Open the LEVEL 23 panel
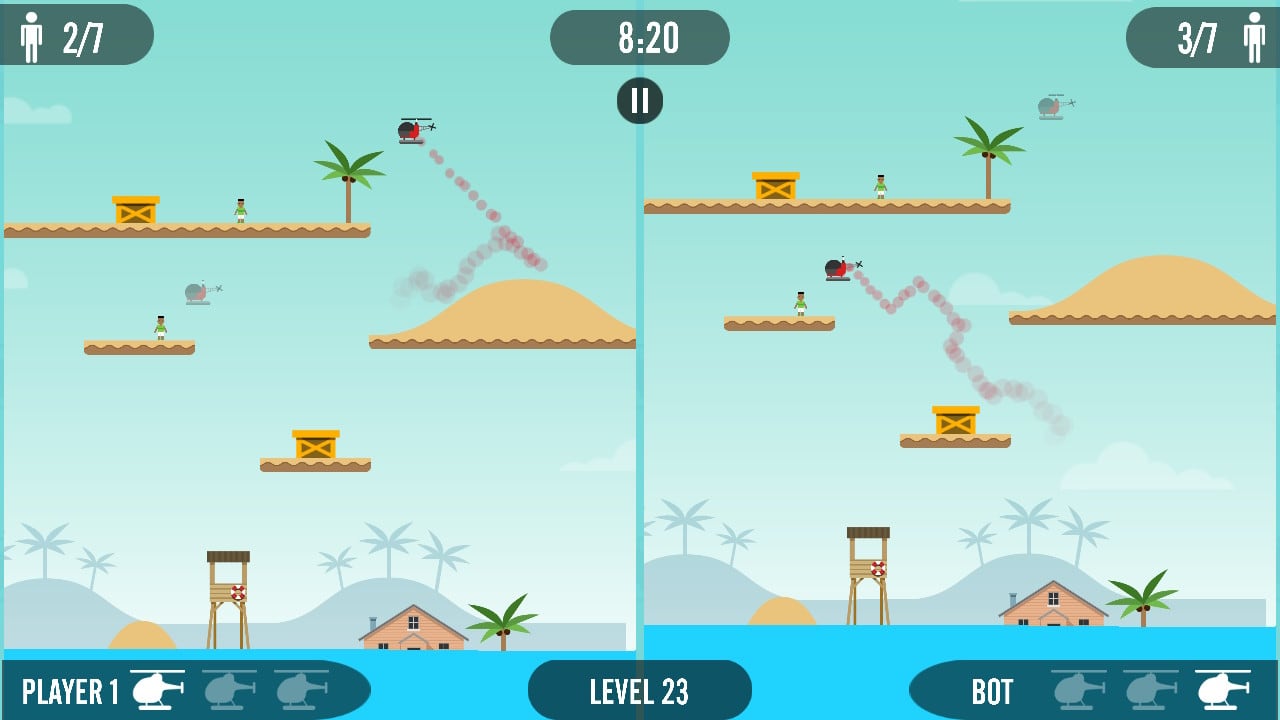Image resolution: width=1280 pixels, height=720 pixels. click(639, 689)
